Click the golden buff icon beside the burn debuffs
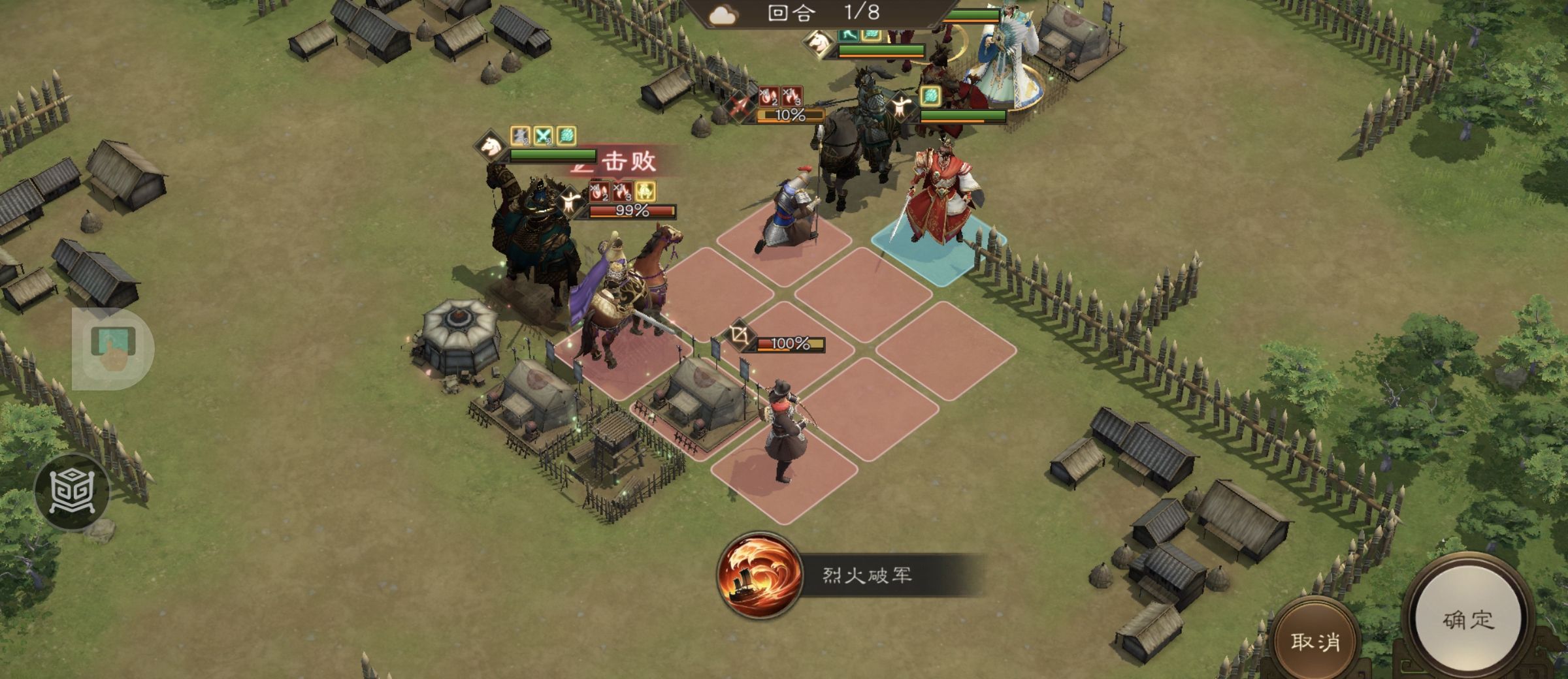This screenshot has height=679, width=1568. (x=645, y=193)
